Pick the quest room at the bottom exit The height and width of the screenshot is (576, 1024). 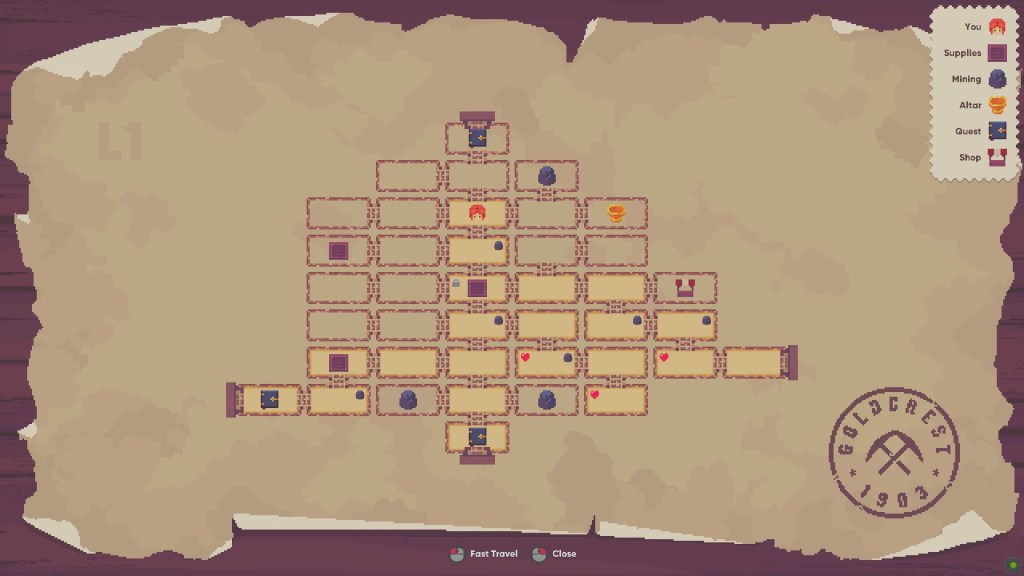477,437
